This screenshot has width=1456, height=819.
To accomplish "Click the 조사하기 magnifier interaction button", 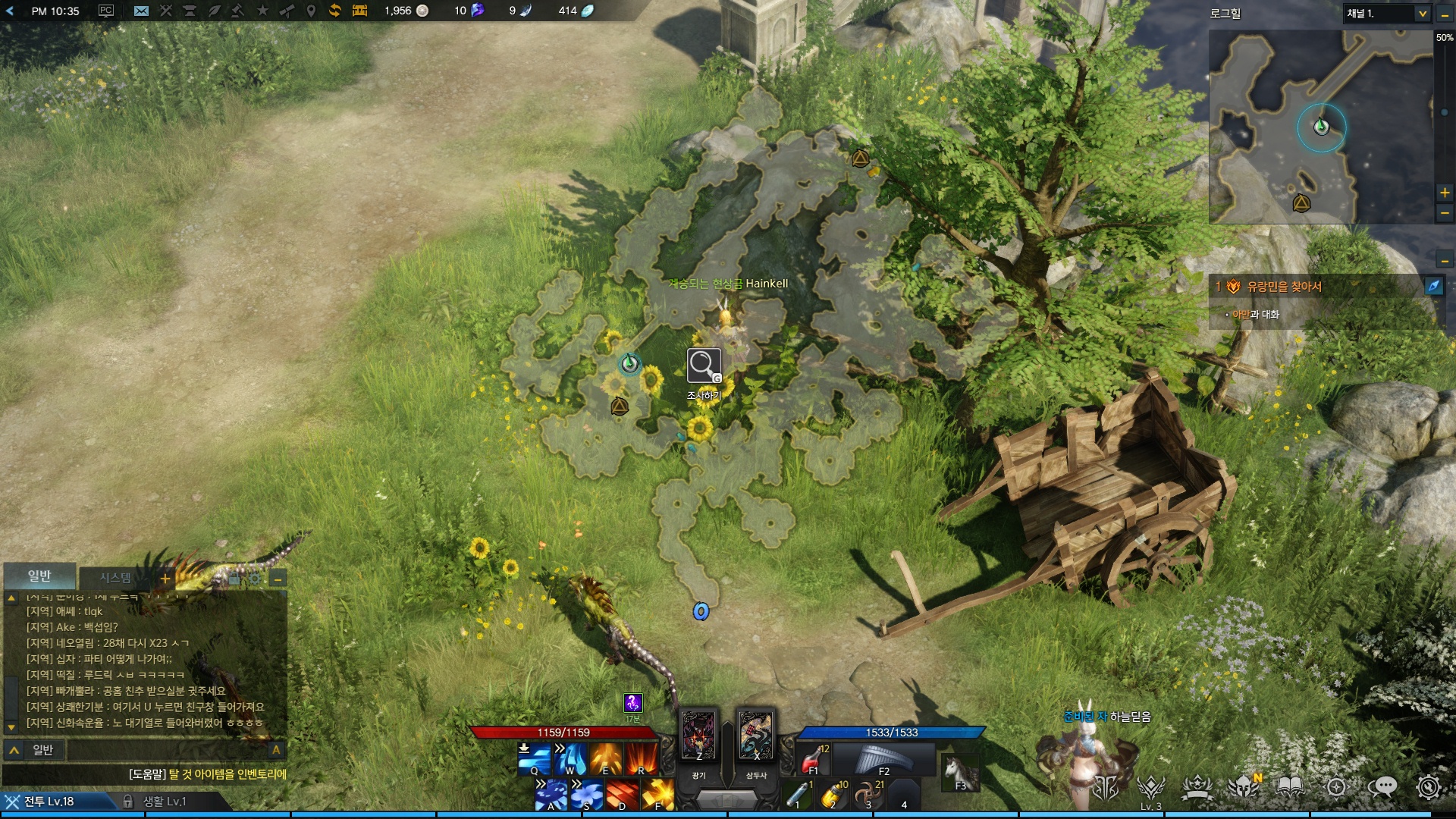I will coord(704,366).
